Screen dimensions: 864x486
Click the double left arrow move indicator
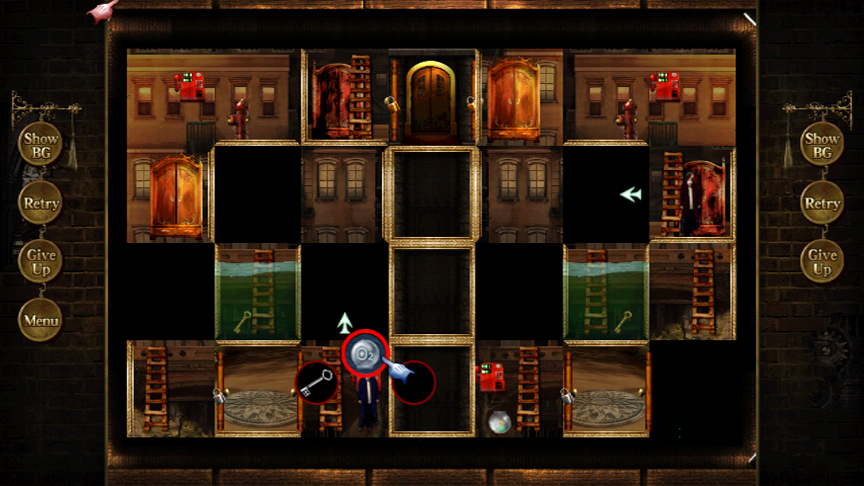[630, 194]
